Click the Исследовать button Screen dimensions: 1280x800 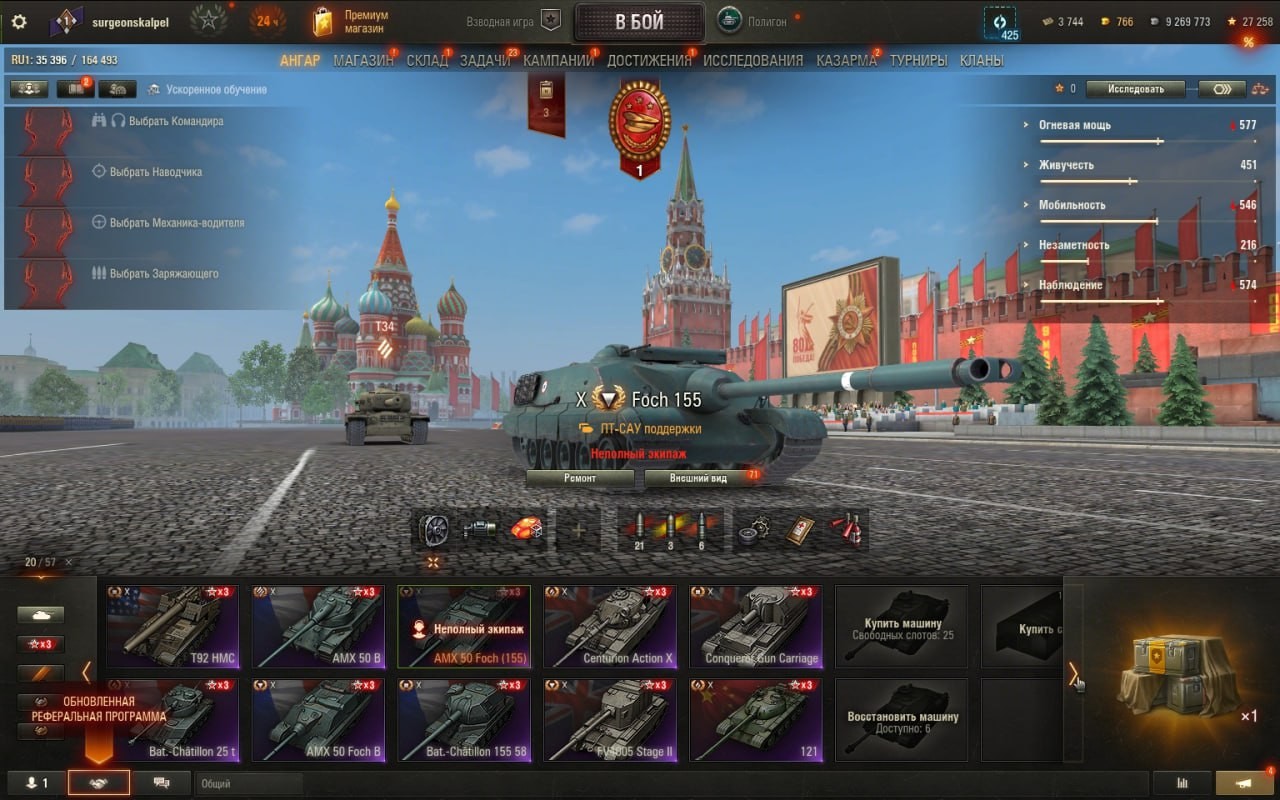point(1136,89)
